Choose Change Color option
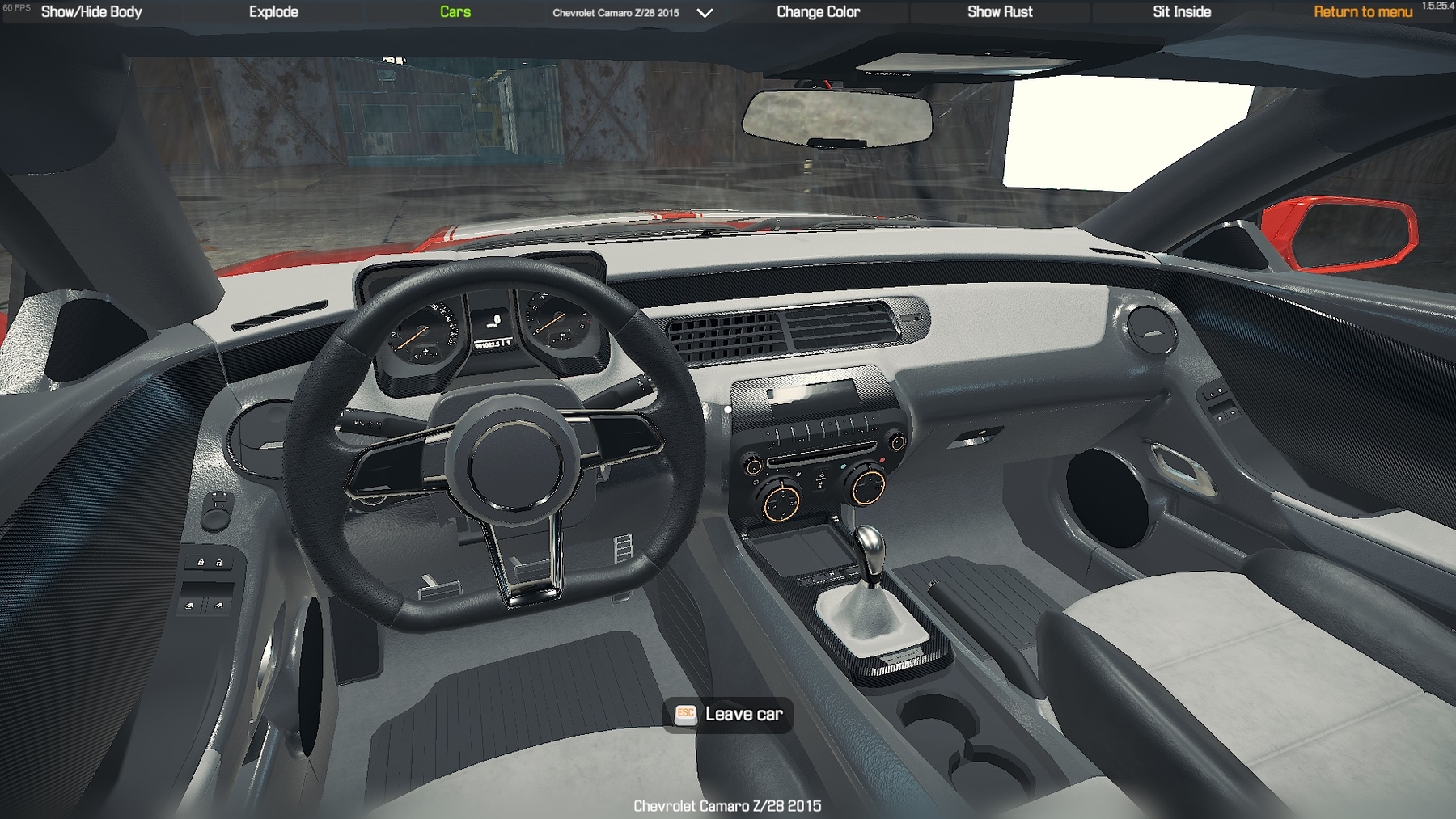The height and width of the screenshot is (819, 1456). (x=818, y=12)
